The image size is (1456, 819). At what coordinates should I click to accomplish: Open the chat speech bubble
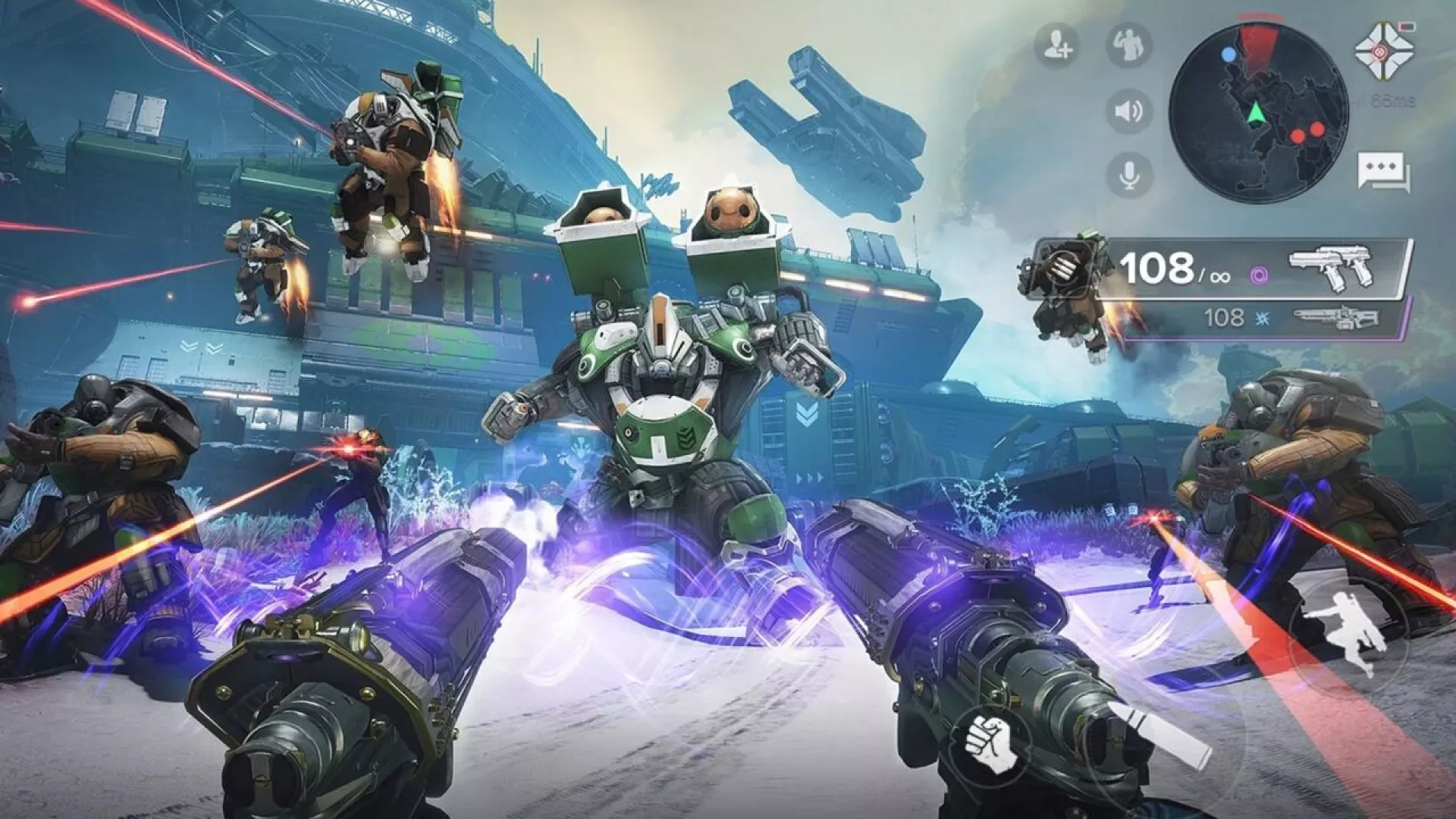[1383, 172]
